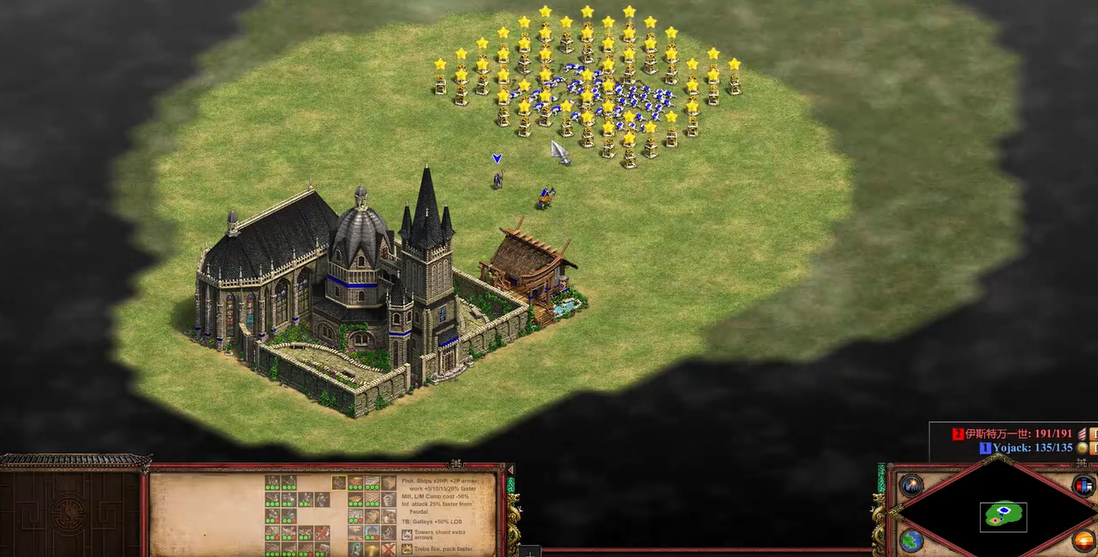
Task: Click the Towers shoot extra arrows icon
Action: coord(407,532)
